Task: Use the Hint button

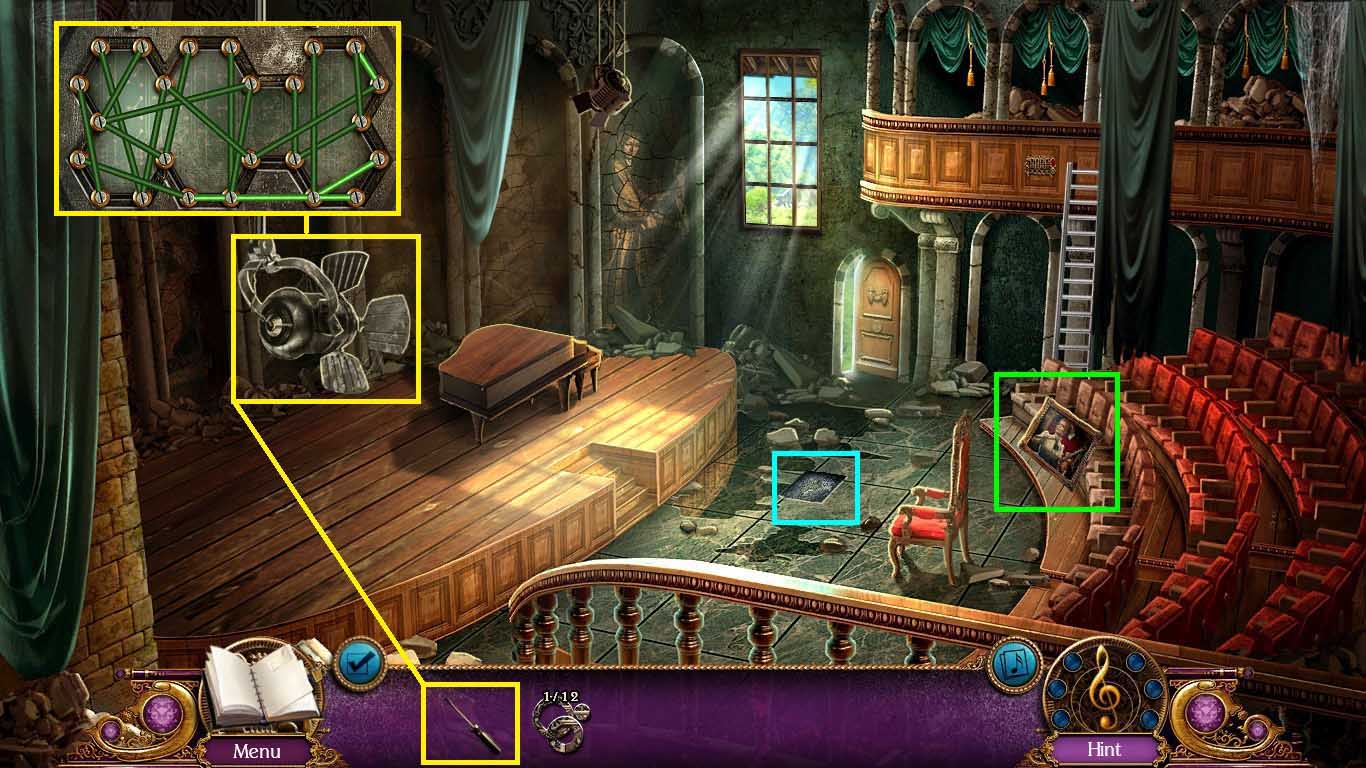Action: (x=1103, y=748)
